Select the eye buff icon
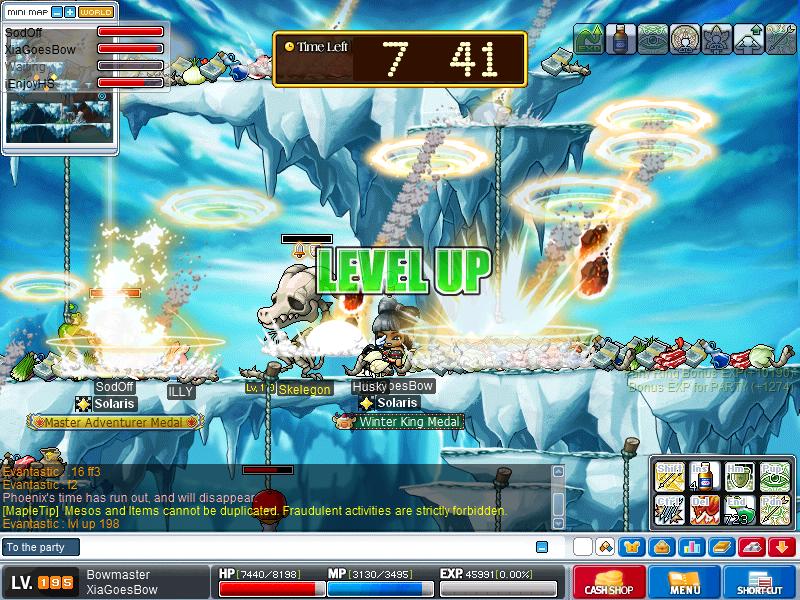Screen dimensions: 800x600 (x=653, y=38)
